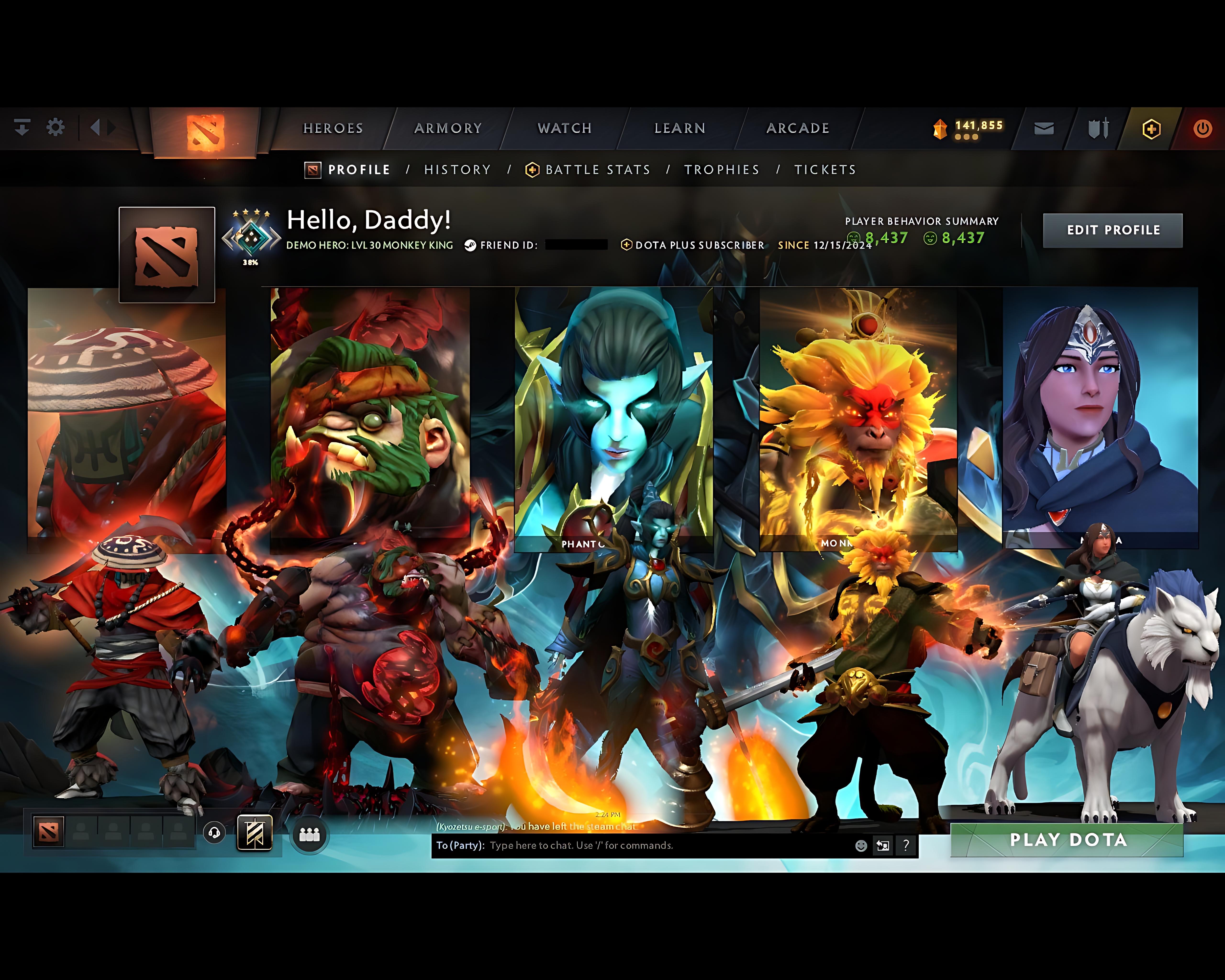Switch to the TROPHIES tab
Image resolution: width=1225 pixels, height=980 pixels.
pos(722,169)
